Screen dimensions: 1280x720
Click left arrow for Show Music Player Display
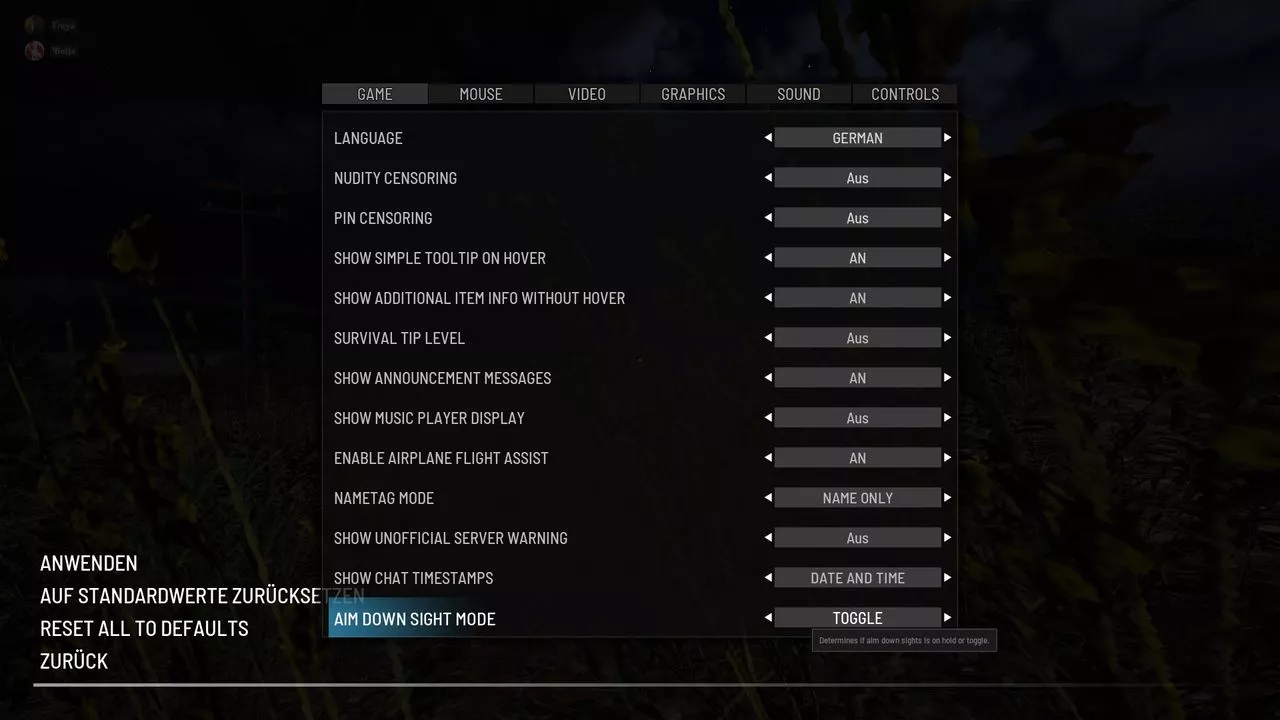point(768,418)
